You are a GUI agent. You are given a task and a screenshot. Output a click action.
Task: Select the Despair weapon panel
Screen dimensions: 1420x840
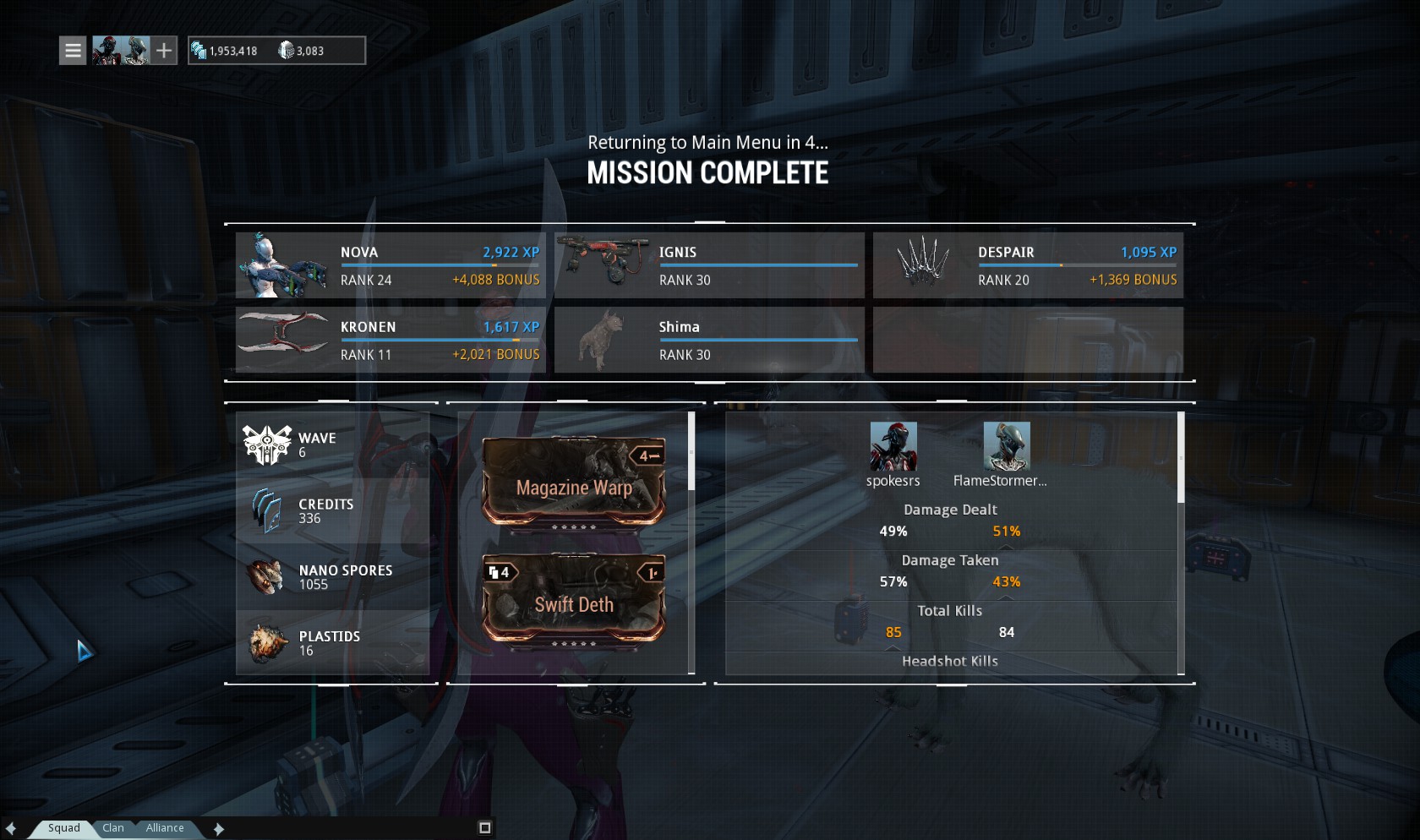[1028, 265]
